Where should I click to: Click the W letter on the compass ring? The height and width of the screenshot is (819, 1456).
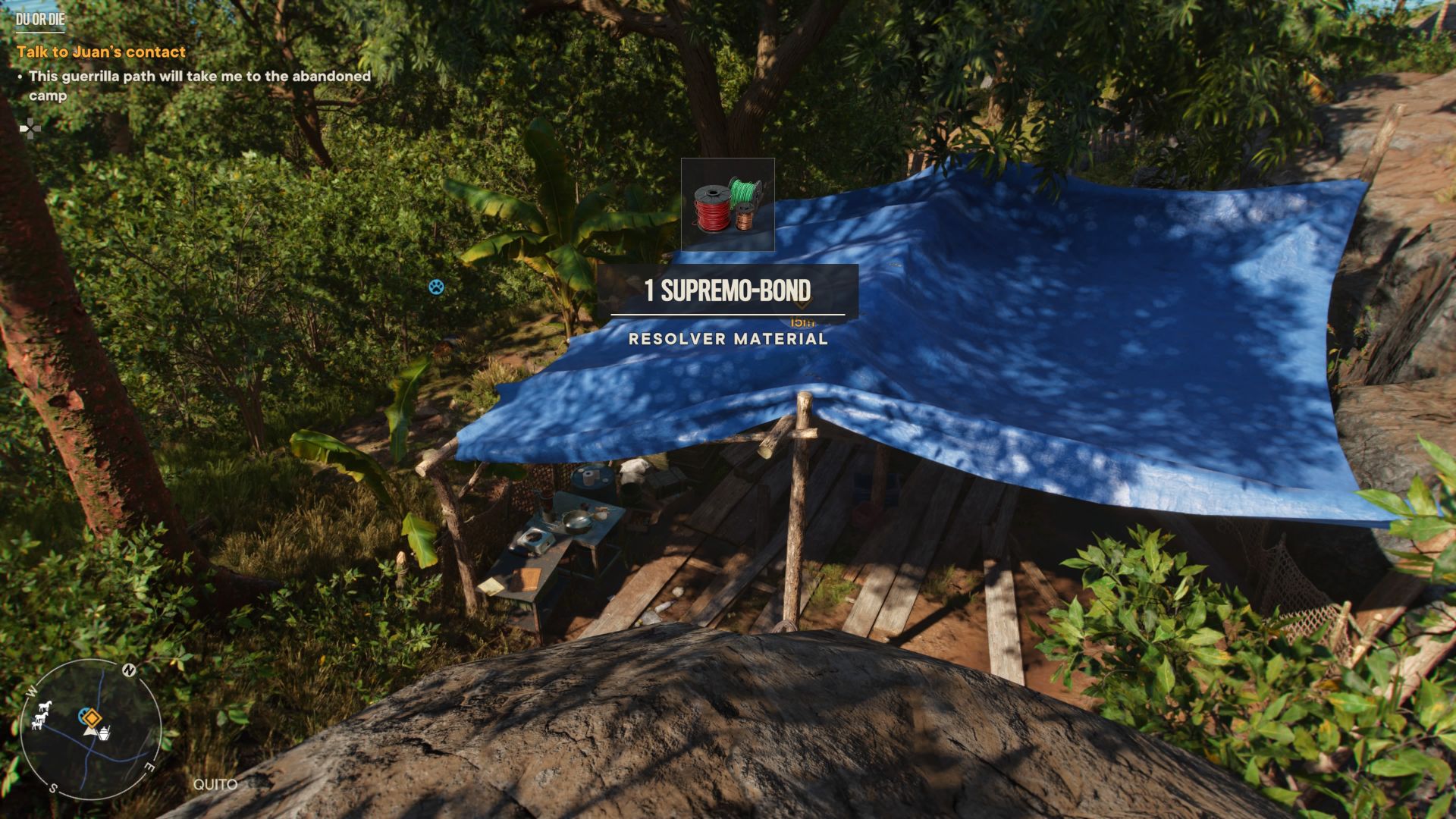30,691
